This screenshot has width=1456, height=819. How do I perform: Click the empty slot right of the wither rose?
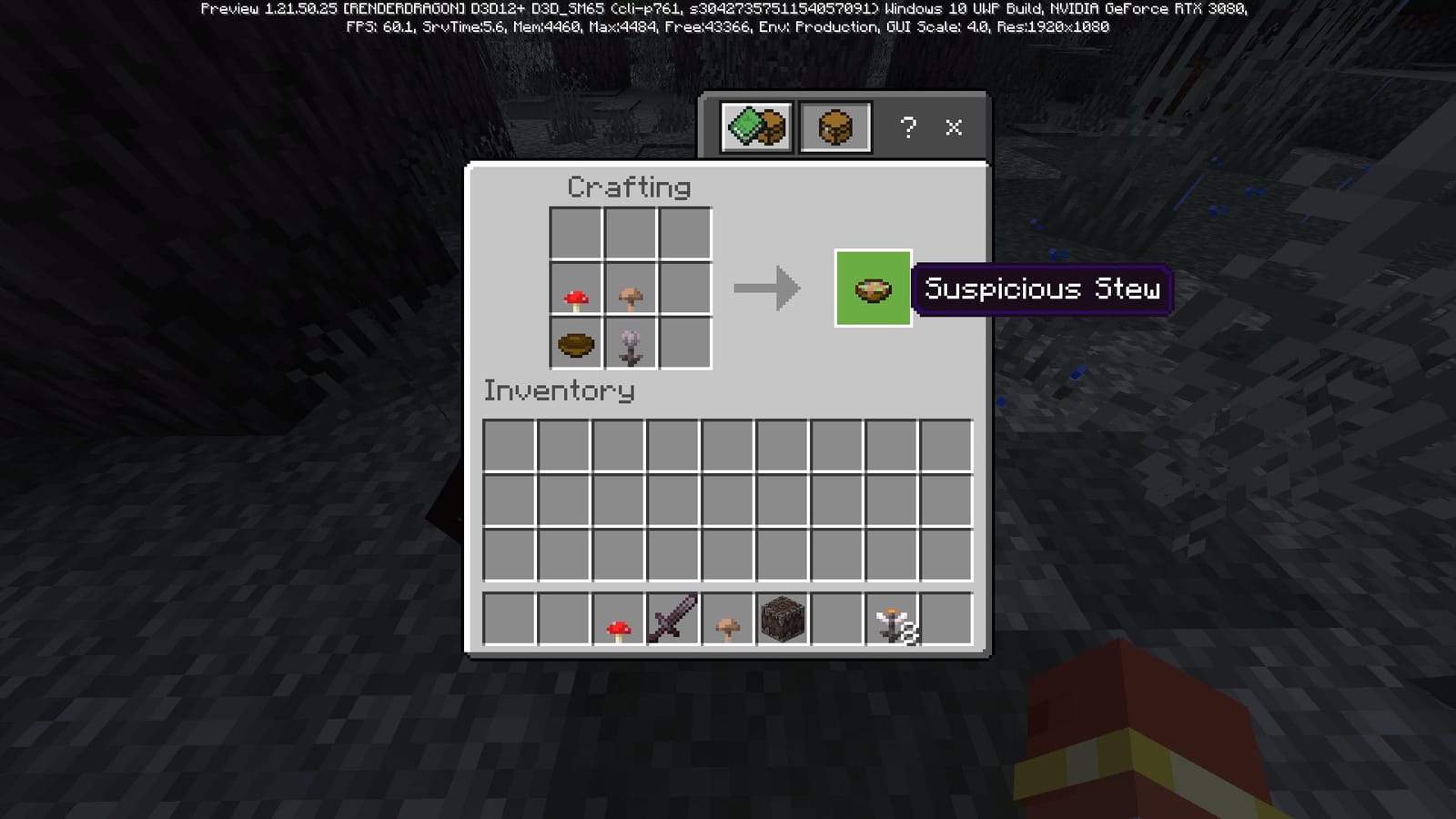click(x=682, y=345)
